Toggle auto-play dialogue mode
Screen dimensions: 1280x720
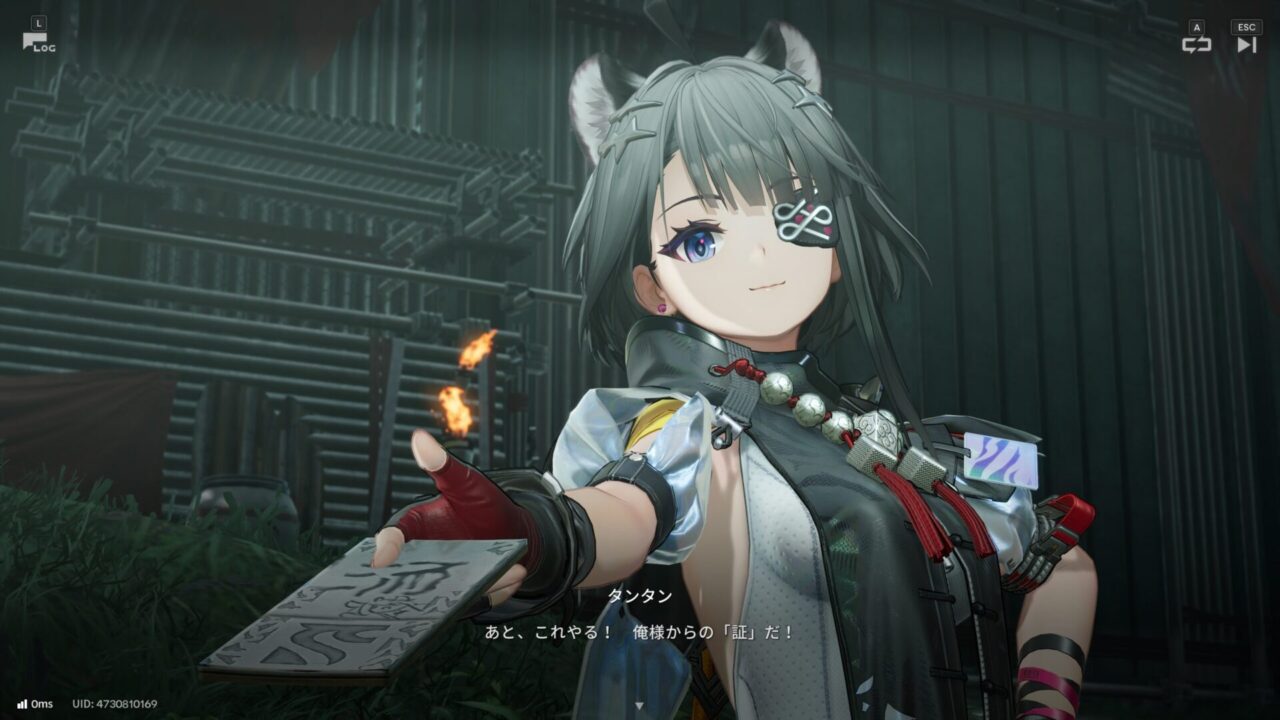pos(1196,44)
